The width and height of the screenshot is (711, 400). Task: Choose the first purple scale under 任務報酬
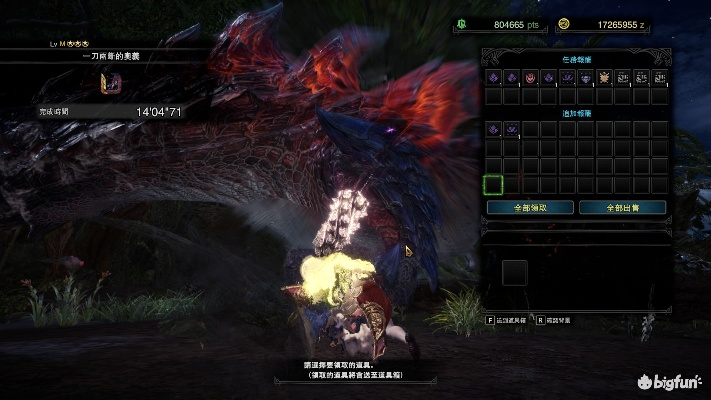[x=493, y=77]
